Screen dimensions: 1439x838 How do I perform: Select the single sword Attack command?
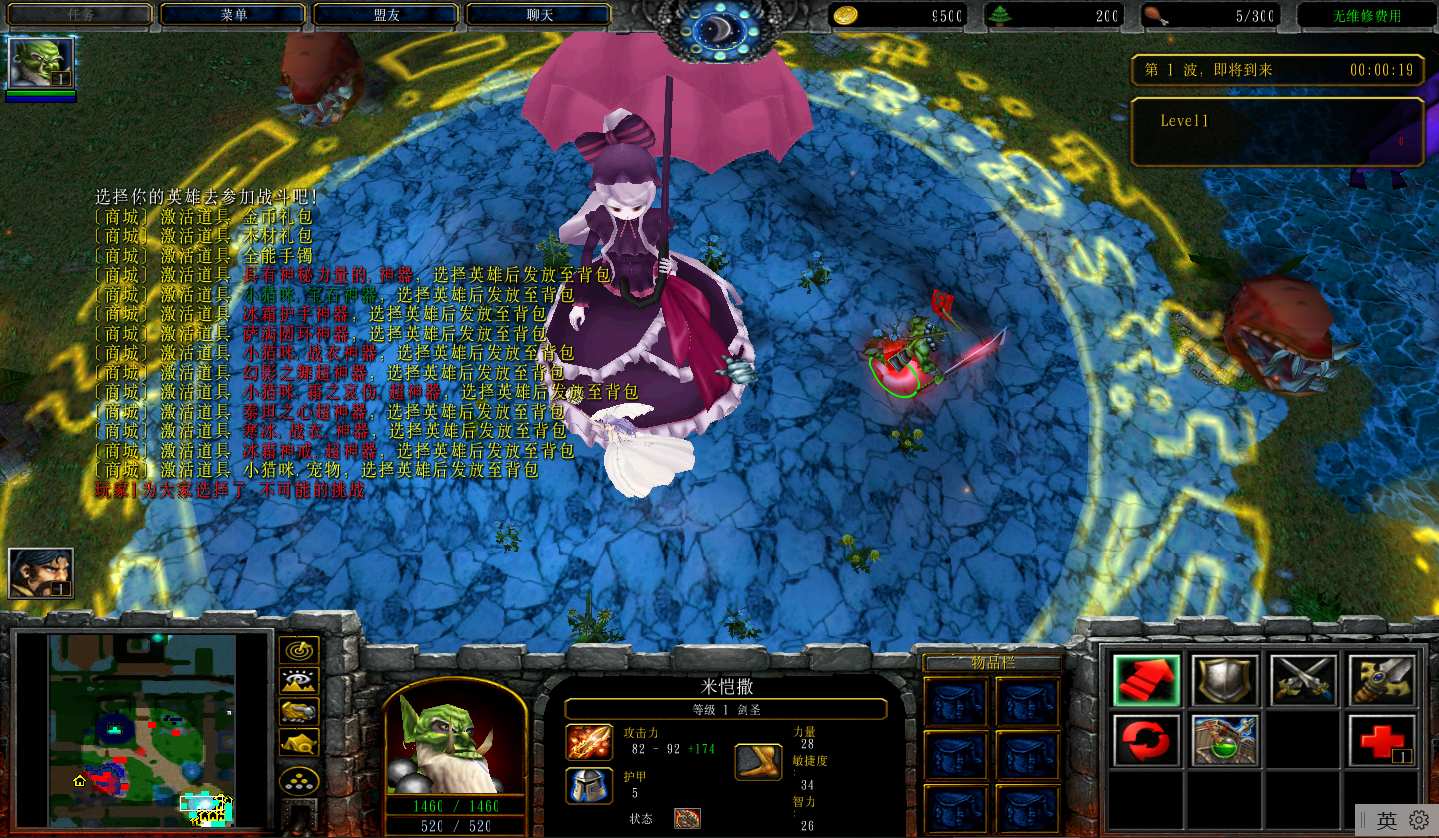click(x=1382, y=681)
